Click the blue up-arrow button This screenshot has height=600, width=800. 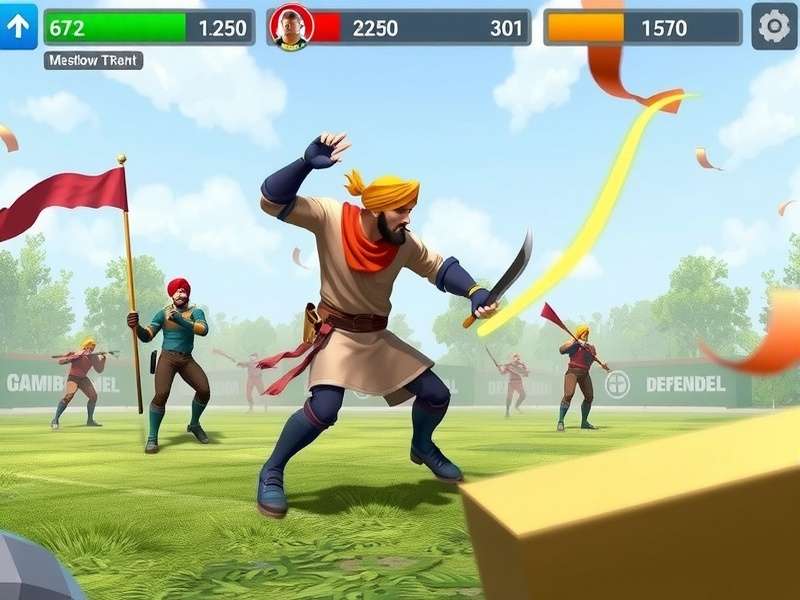tap(19, 27)
